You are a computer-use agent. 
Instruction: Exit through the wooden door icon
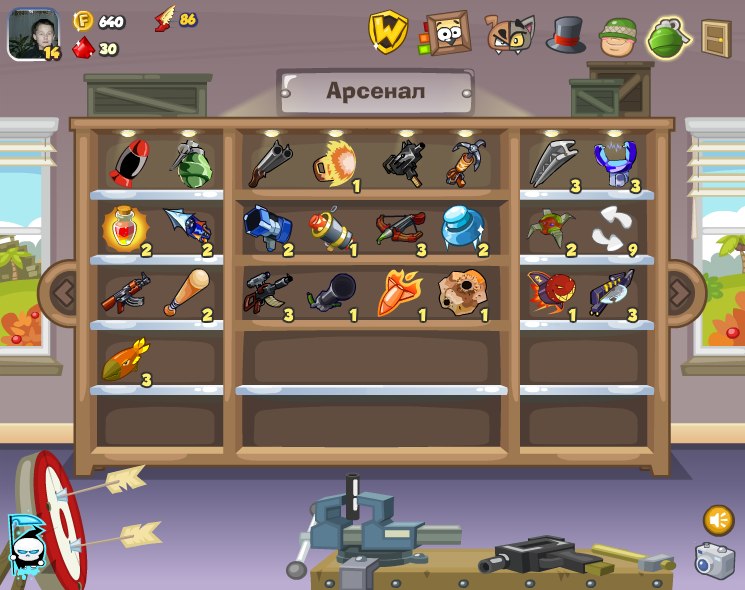coord(715,38)
